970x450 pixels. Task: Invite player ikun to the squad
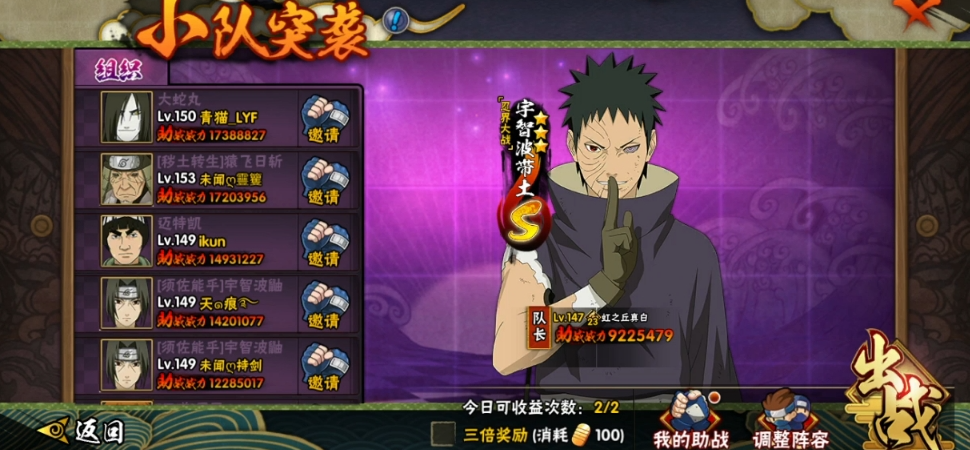(x=322, y=241)
